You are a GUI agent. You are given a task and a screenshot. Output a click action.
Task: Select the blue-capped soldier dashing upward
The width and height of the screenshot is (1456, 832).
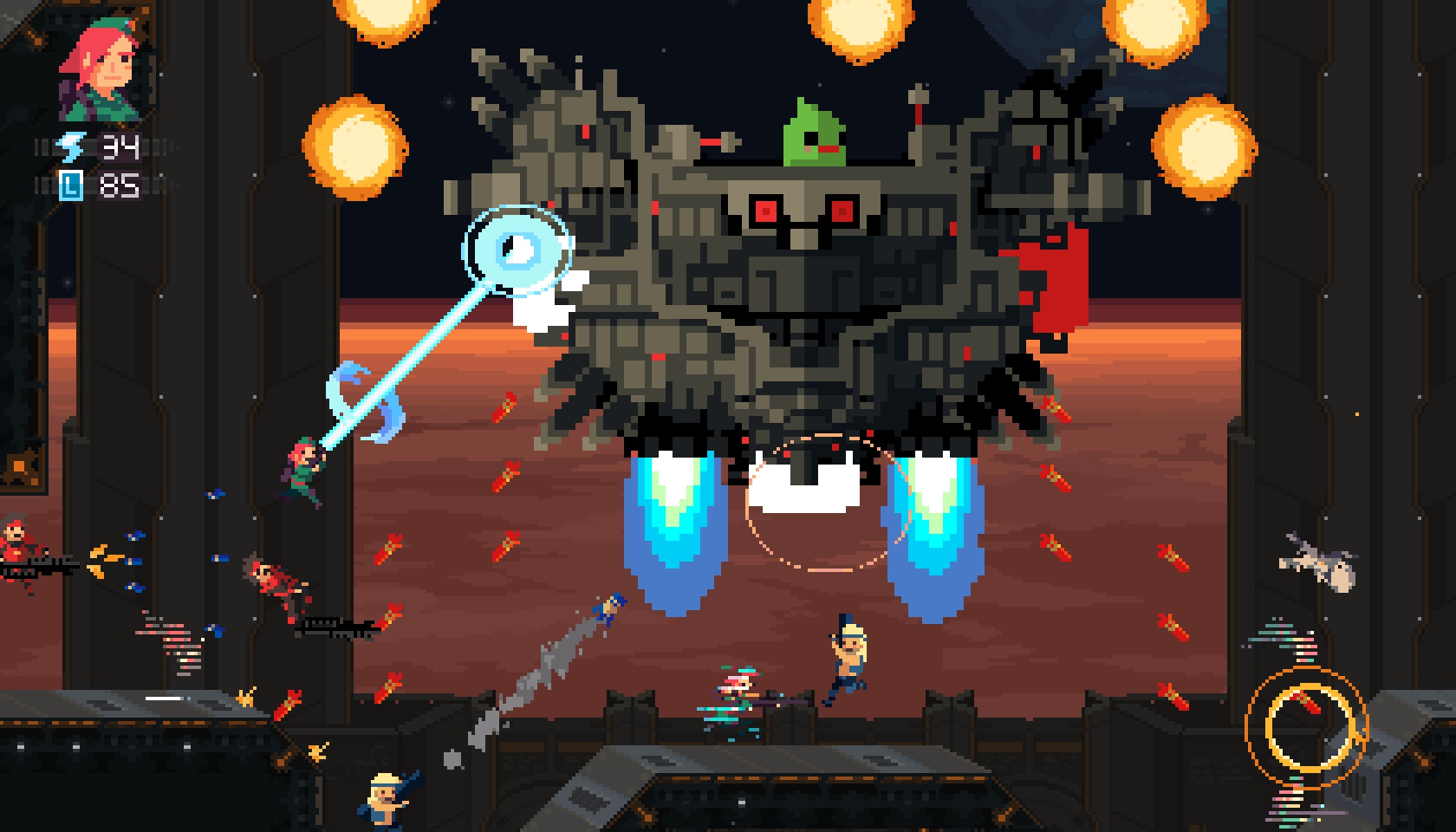[x=607, y=611]
